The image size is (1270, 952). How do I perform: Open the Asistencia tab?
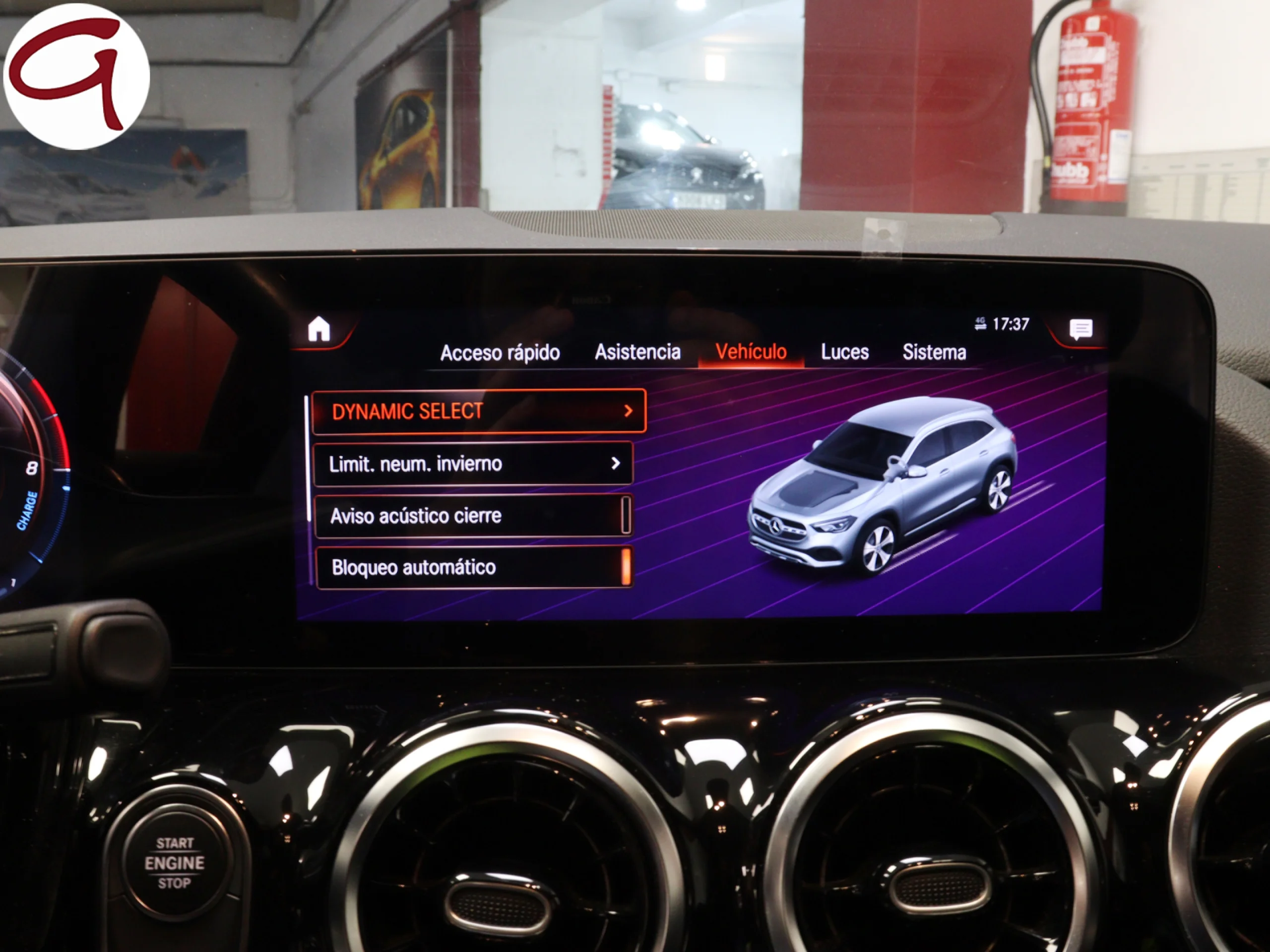[x=637, y=352]
